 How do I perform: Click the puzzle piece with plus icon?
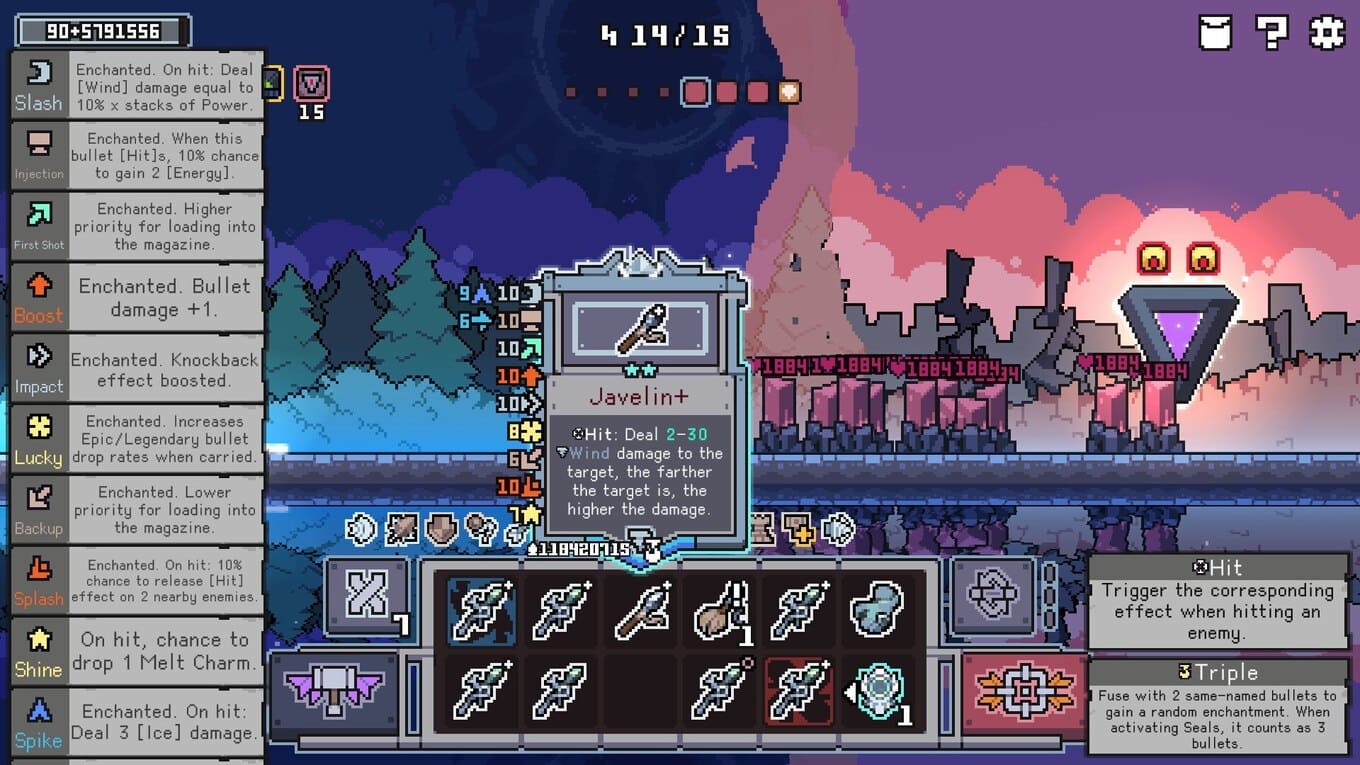coord(798,529)
